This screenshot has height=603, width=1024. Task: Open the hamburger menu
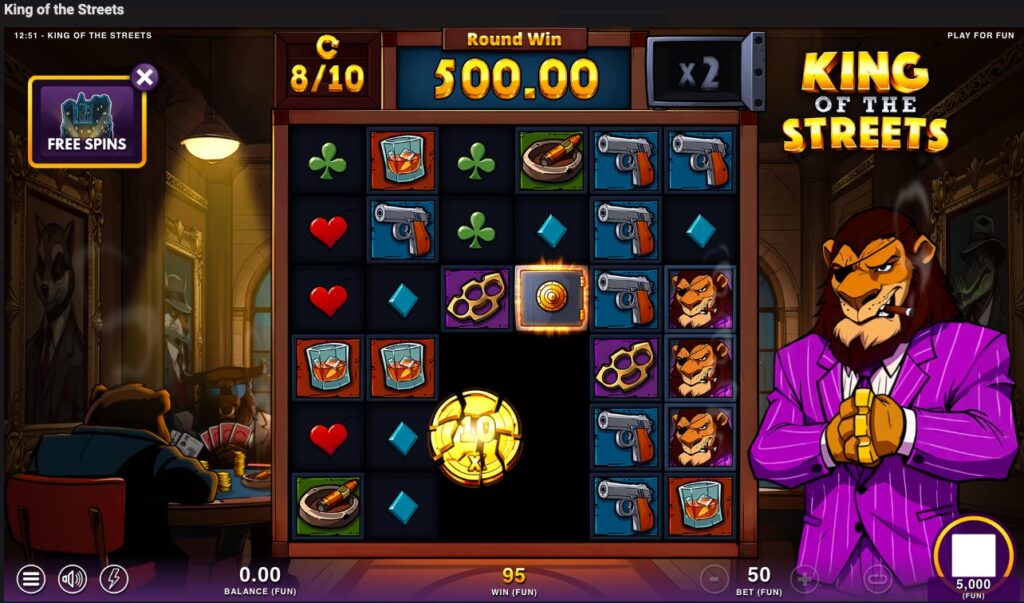pyautogui.click(x=31, y=578)
